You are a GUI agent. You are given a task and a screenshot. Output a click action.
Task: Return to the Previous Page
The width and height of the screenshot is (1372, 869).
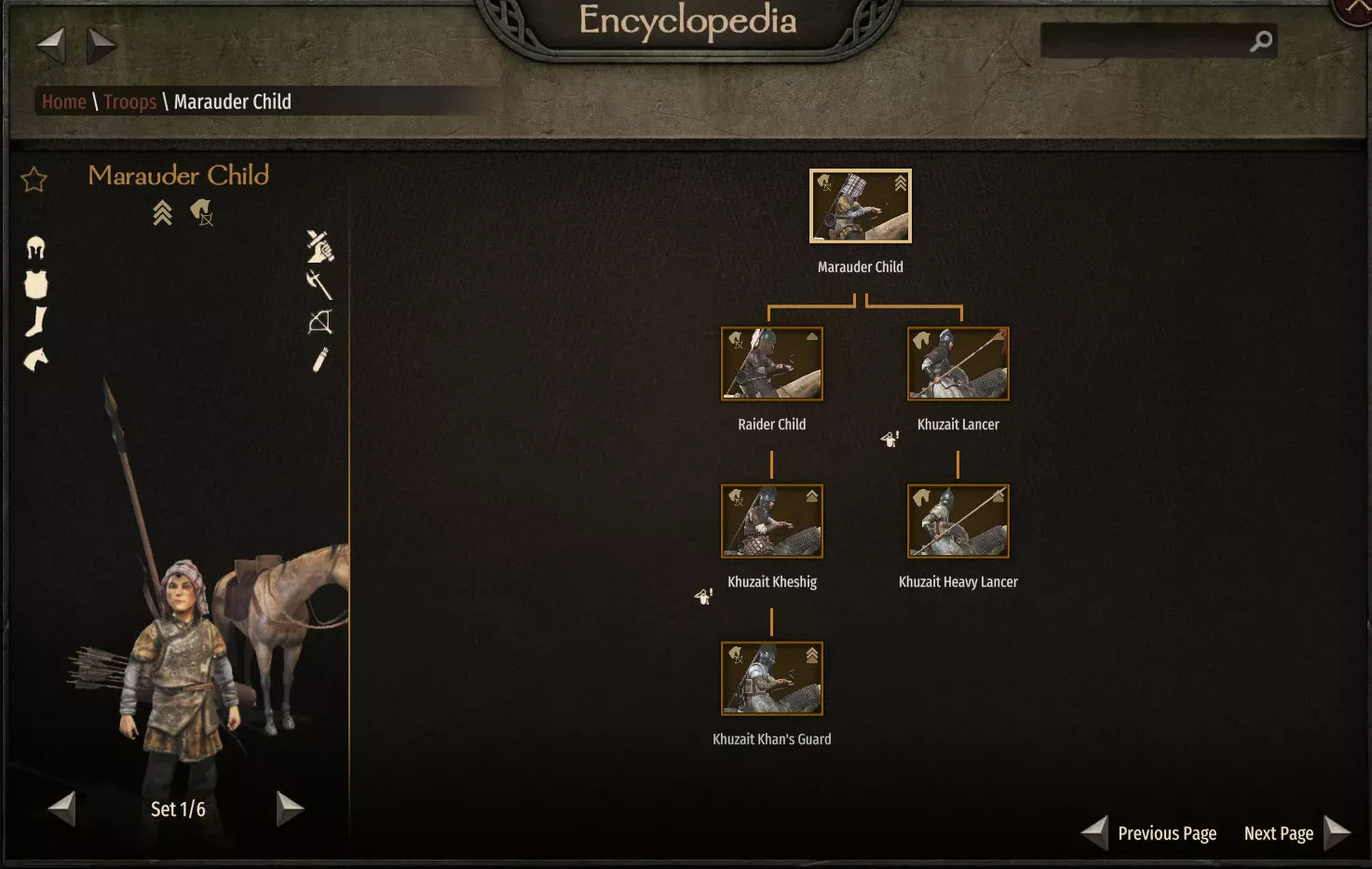point(1167,833)
